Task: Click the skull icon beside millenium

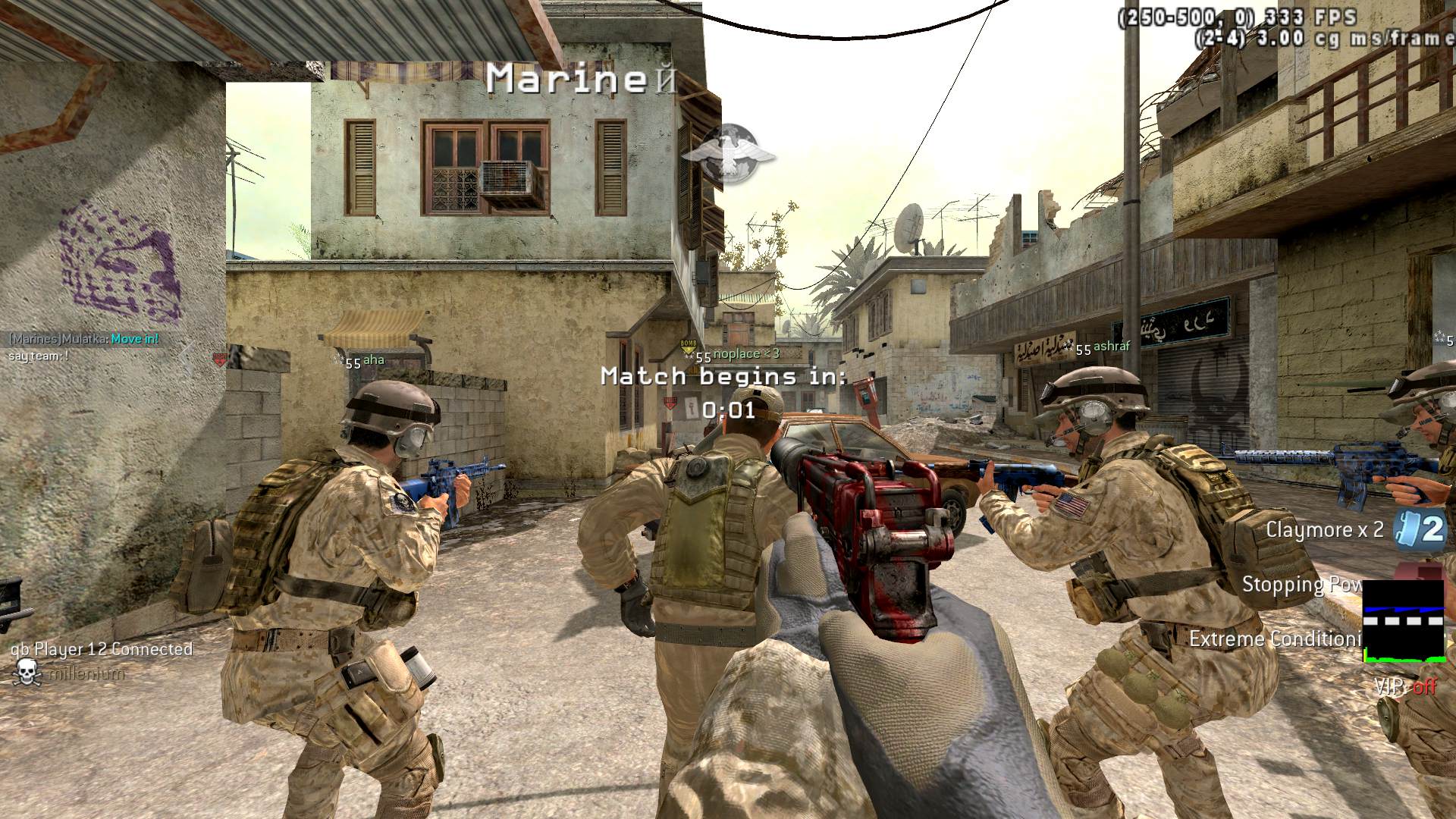Action: tap(27, 673)
